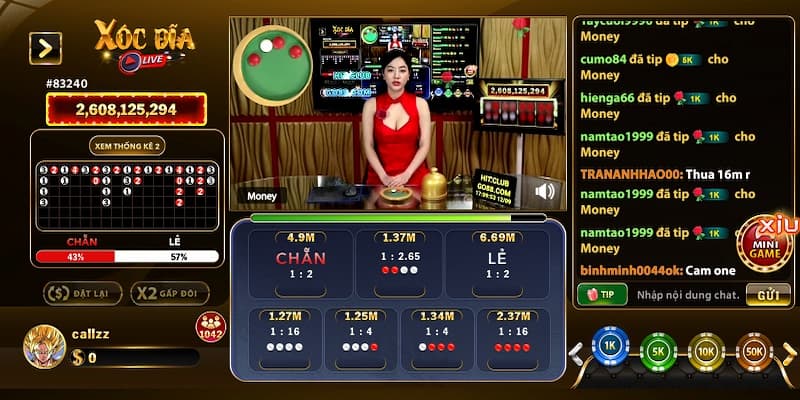Place a bet on CHẴN
Screen dimensions: 800x400
[300, 264]
